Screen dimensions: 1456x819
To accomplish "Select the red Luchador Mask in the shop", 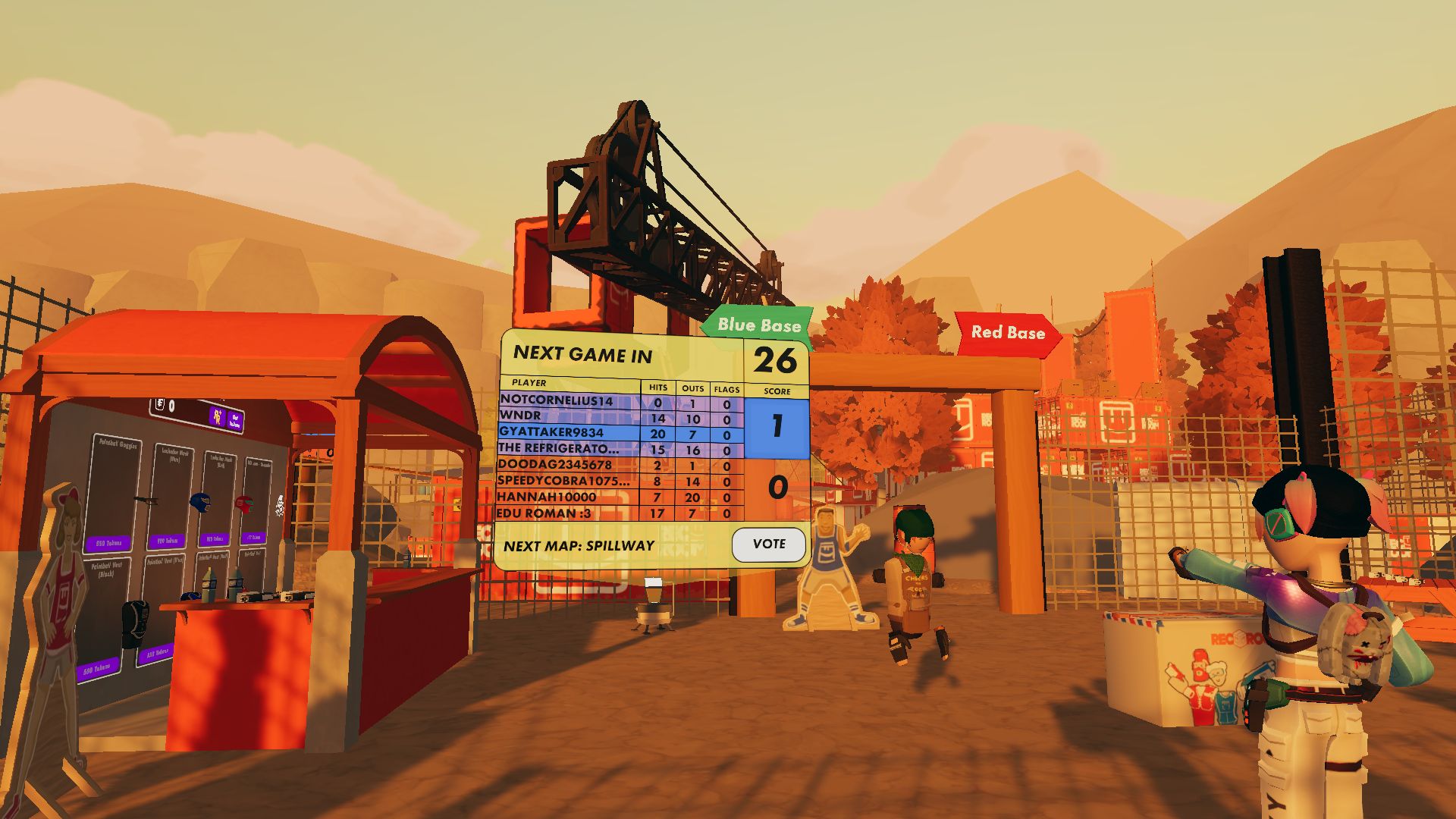I will pos(243,504).
